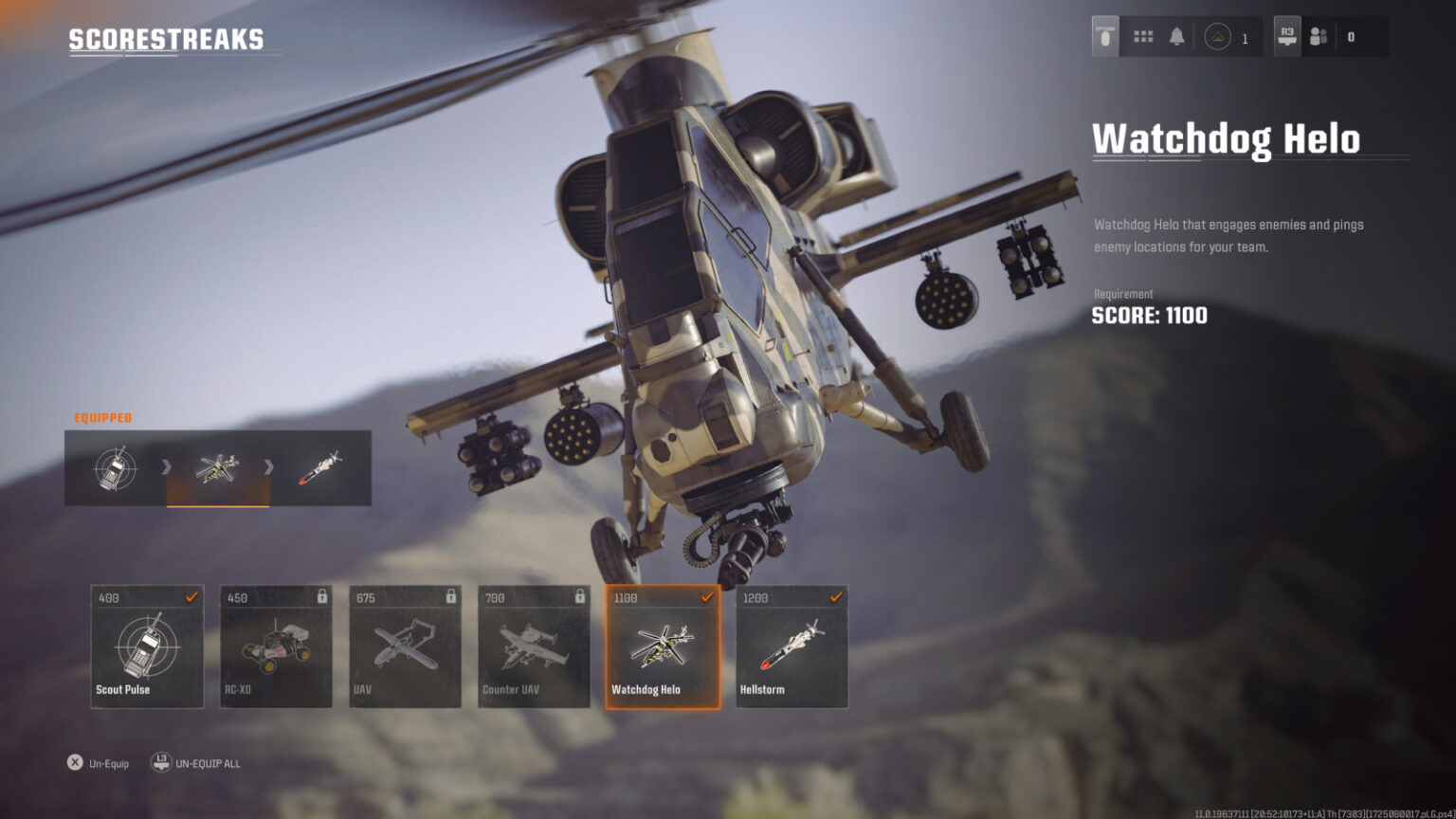Viewport: 1456px width, 819px height.
Task: Select the equipped Watchdog Helo slot
Action: [x=218, y=468]
